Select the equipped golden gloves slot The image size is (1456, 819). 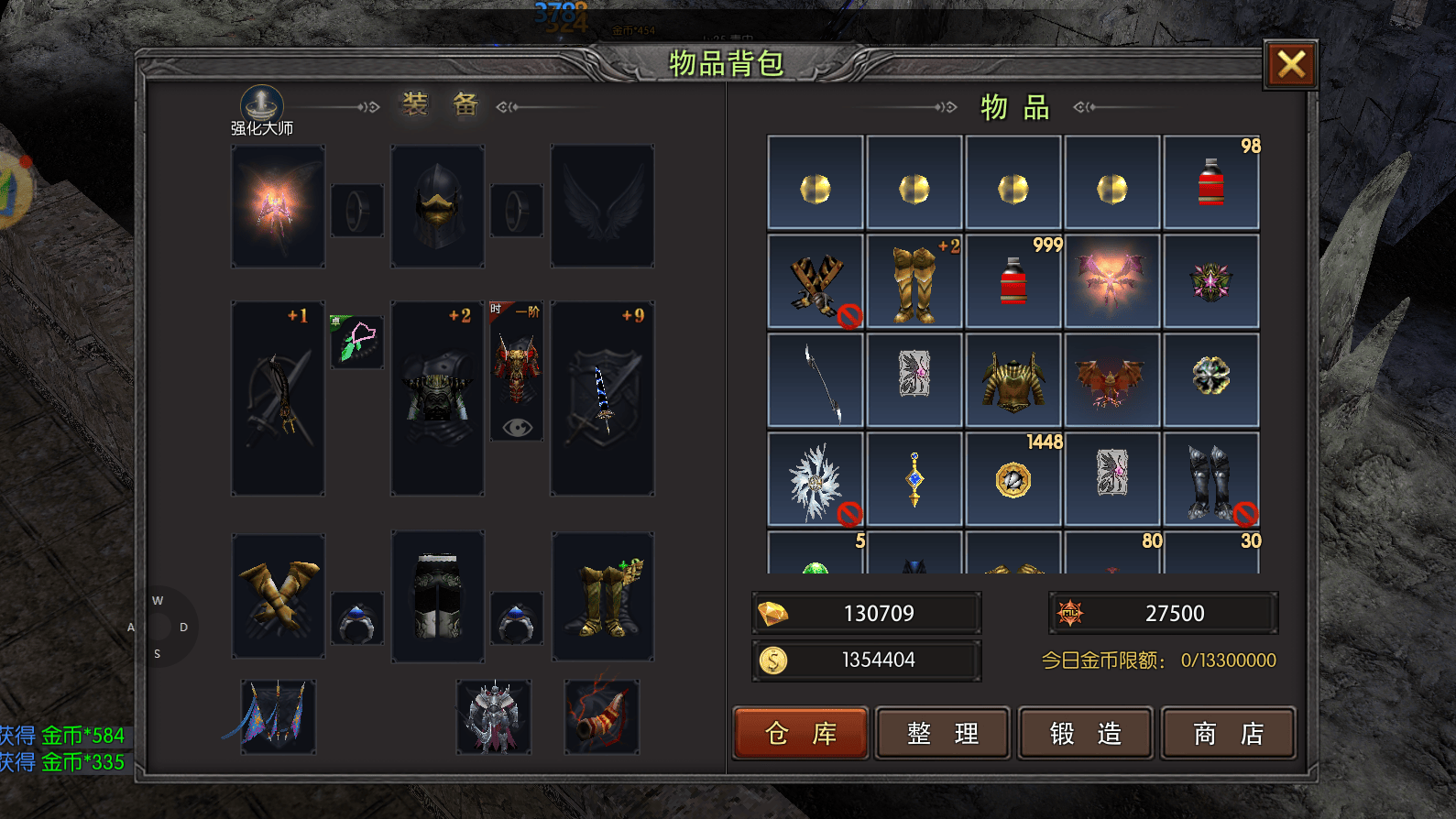279,595
